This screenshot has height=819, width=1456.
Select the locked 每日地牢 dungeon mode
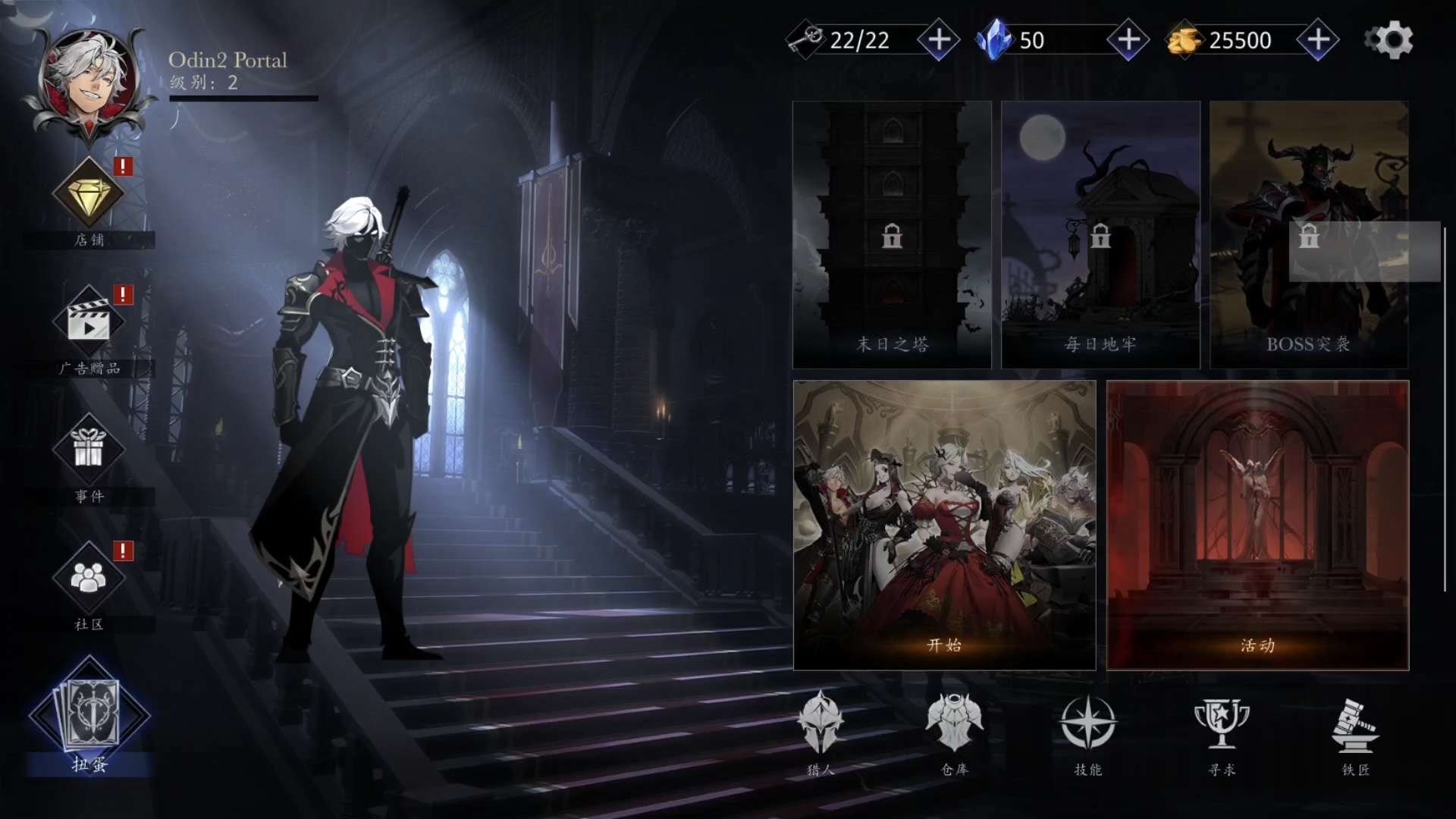1100,235
